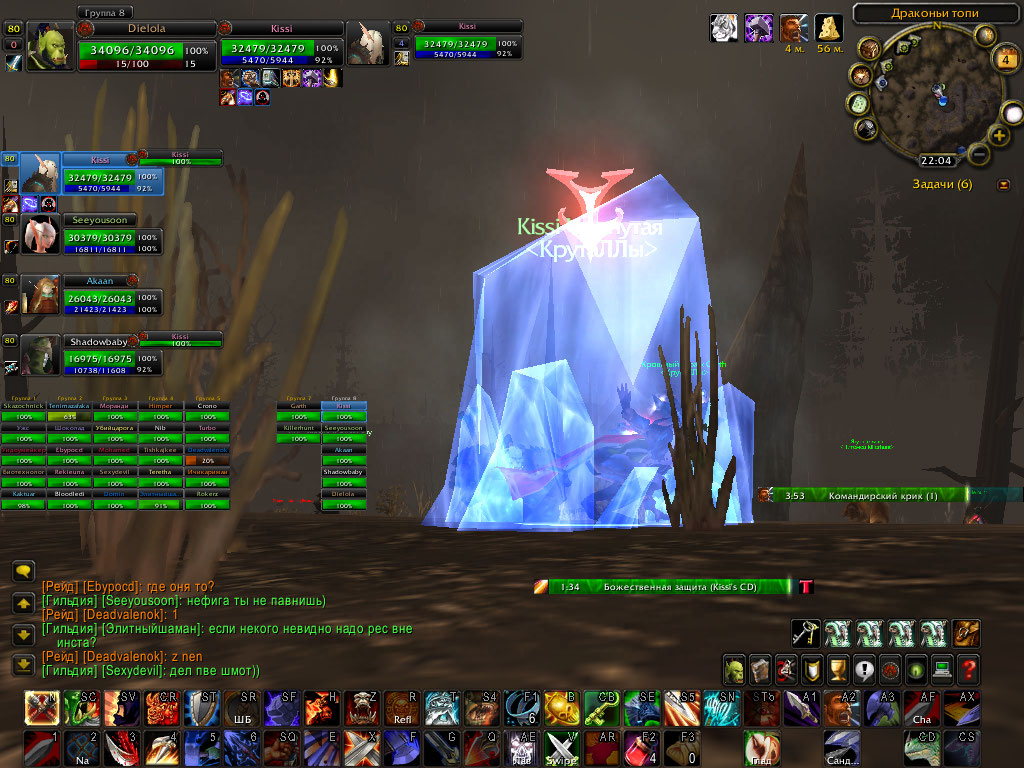
Task: Open the character info orc portrait button
Action: [x=735, y=669]
